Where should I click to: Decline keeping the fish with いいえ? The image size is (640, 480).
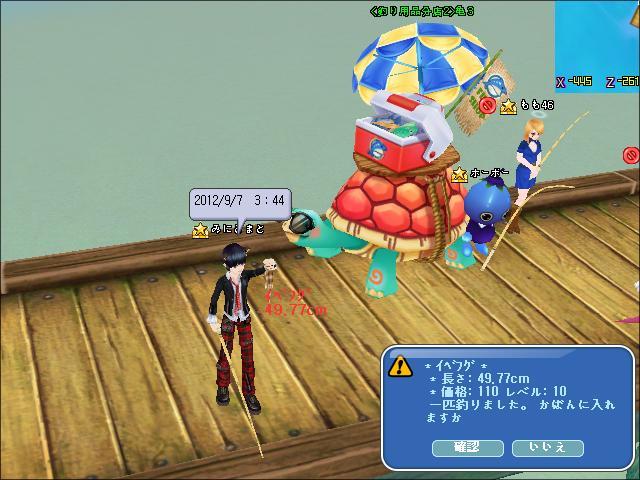547,449
